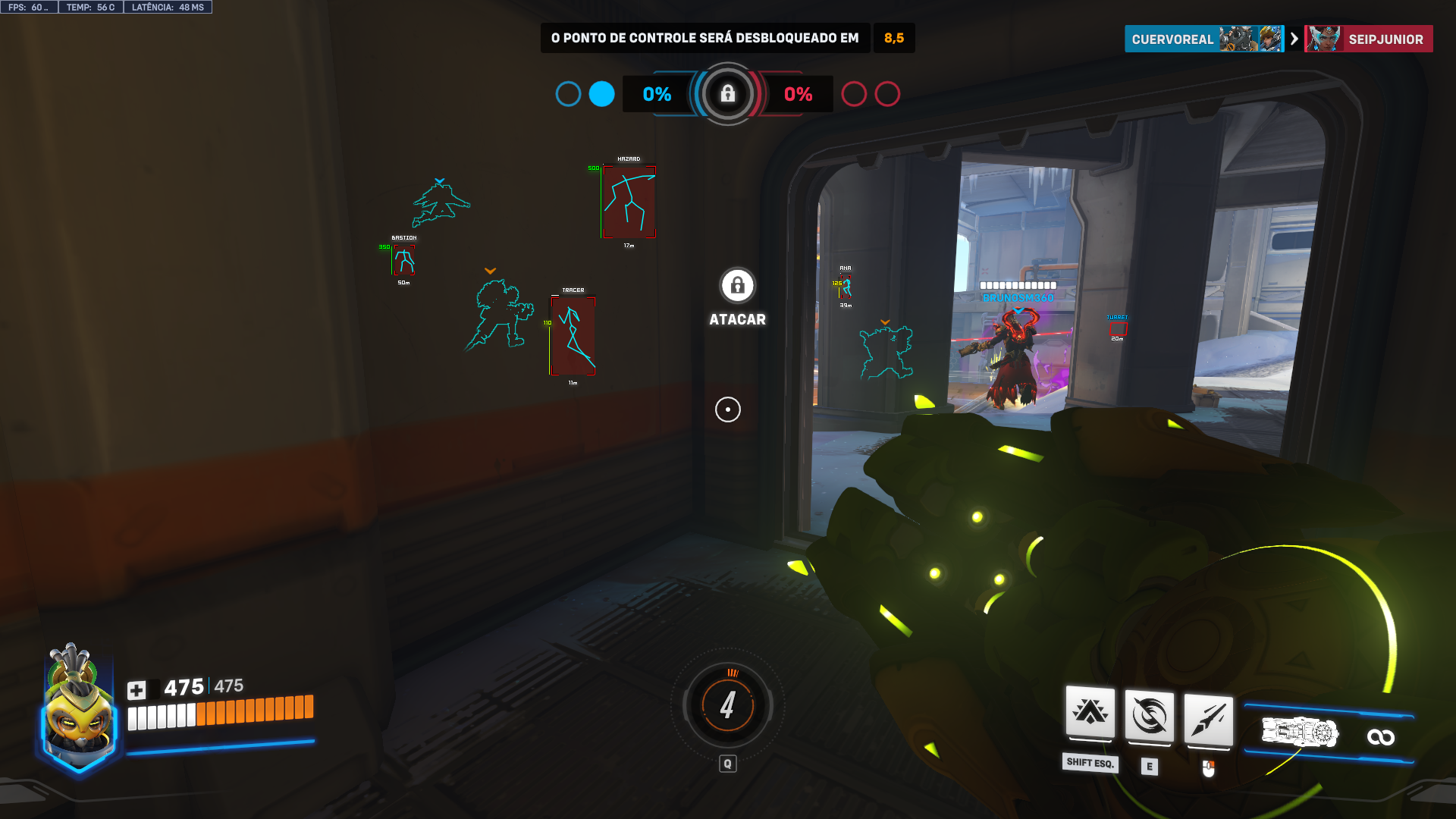The width and height of the screenshot is (1456, 819).
Task: Activate Orisa's Fortify ability icon
Action: pyautogui.click(x=1090, y=713)
